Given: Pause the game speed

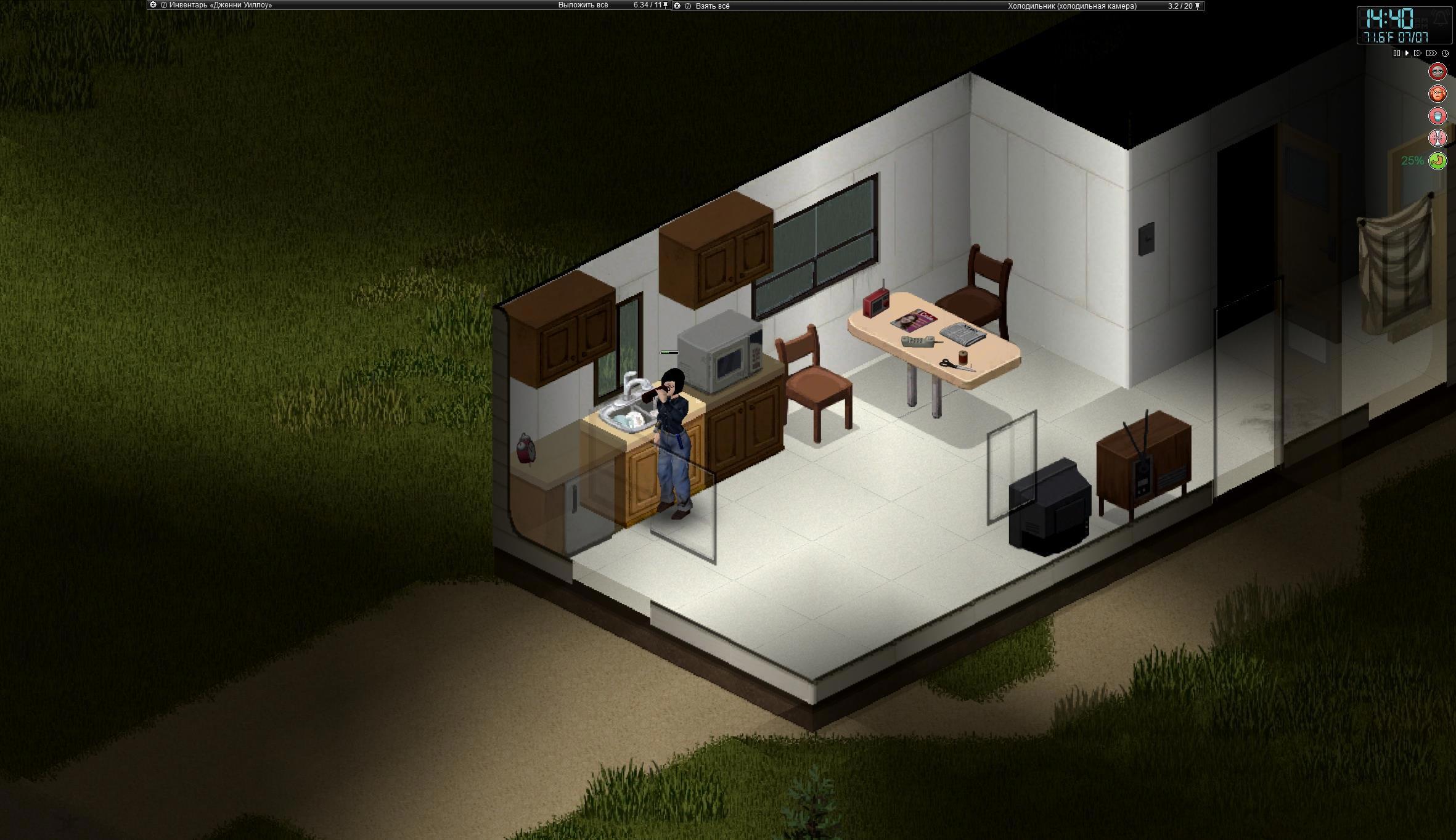Looking at the screenshot, I should (1396, 54).
